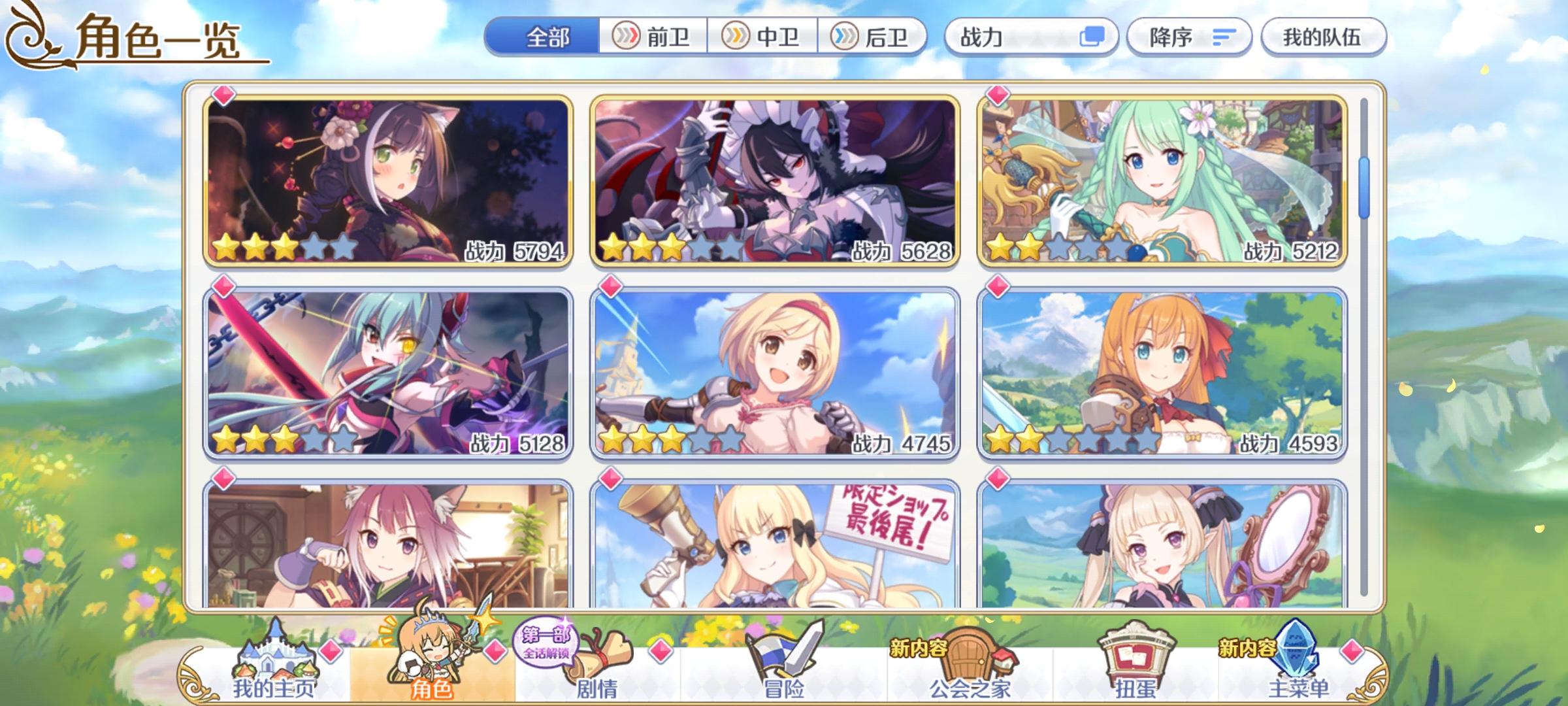
Task: Click the 前卫 vanguard arrow icon
Action: coord(627,37)
